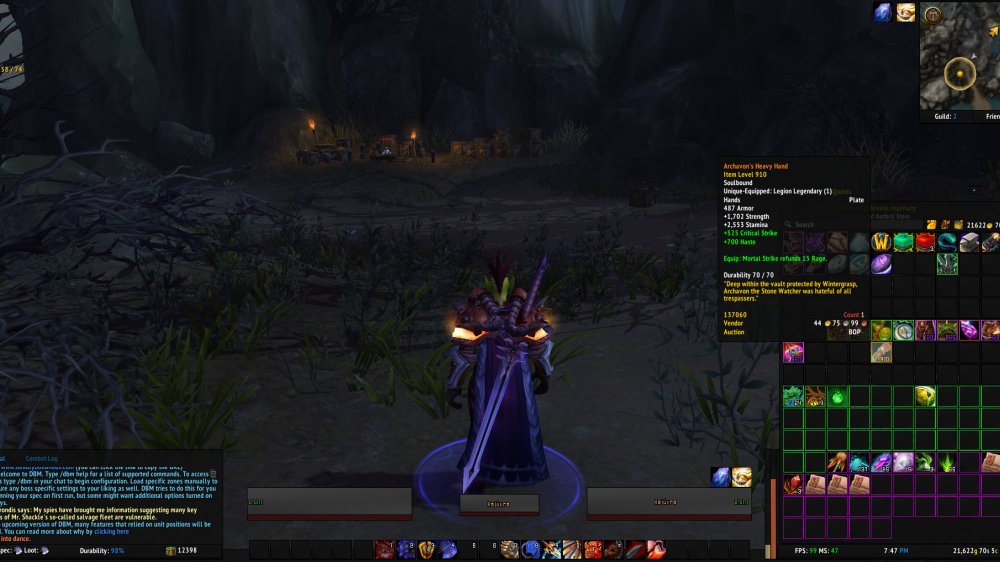Screen dimensions: 1000x562
Task: Select the anvil item in bag
Action: (x=969, y=242)
